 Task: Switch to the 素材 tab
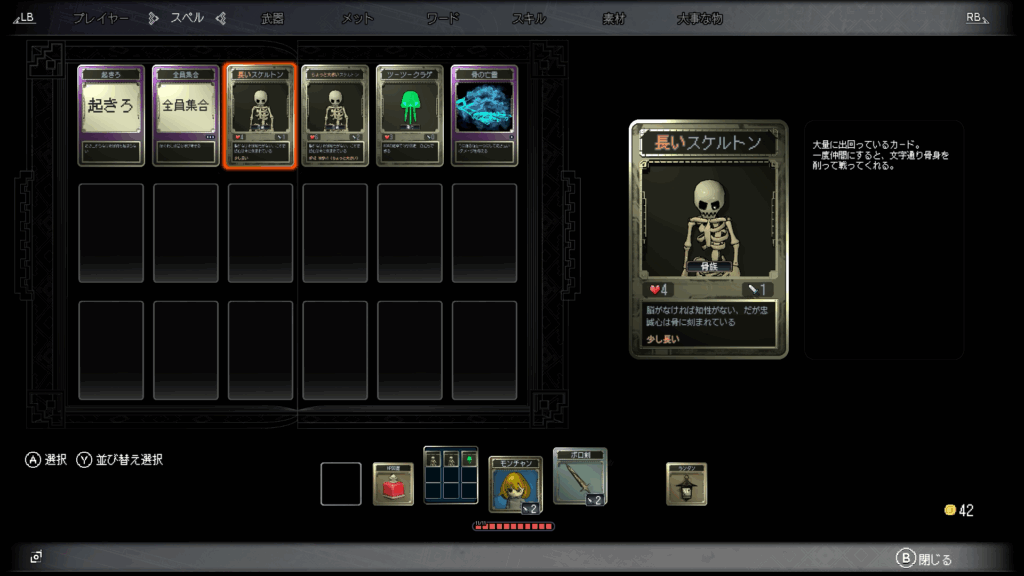(x=613, y=18)
